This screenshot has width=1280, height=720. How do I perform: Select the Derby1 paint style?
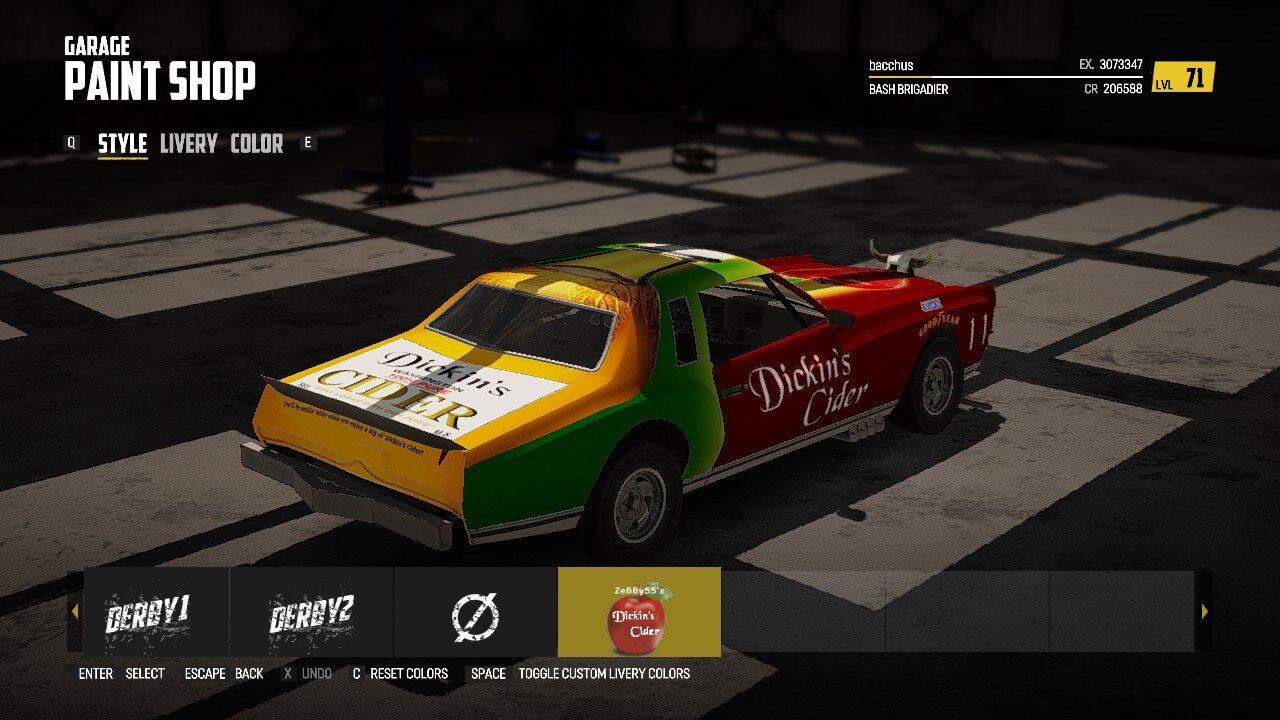[x=148, y=612]
